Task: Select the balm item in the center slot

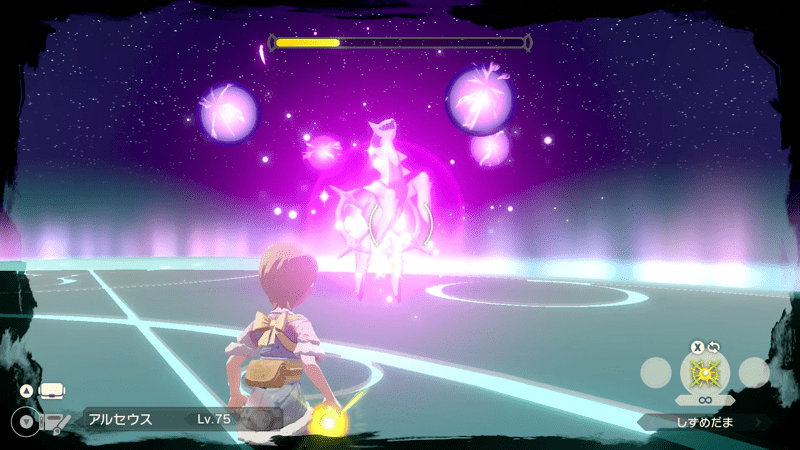Action: [705, 373]
